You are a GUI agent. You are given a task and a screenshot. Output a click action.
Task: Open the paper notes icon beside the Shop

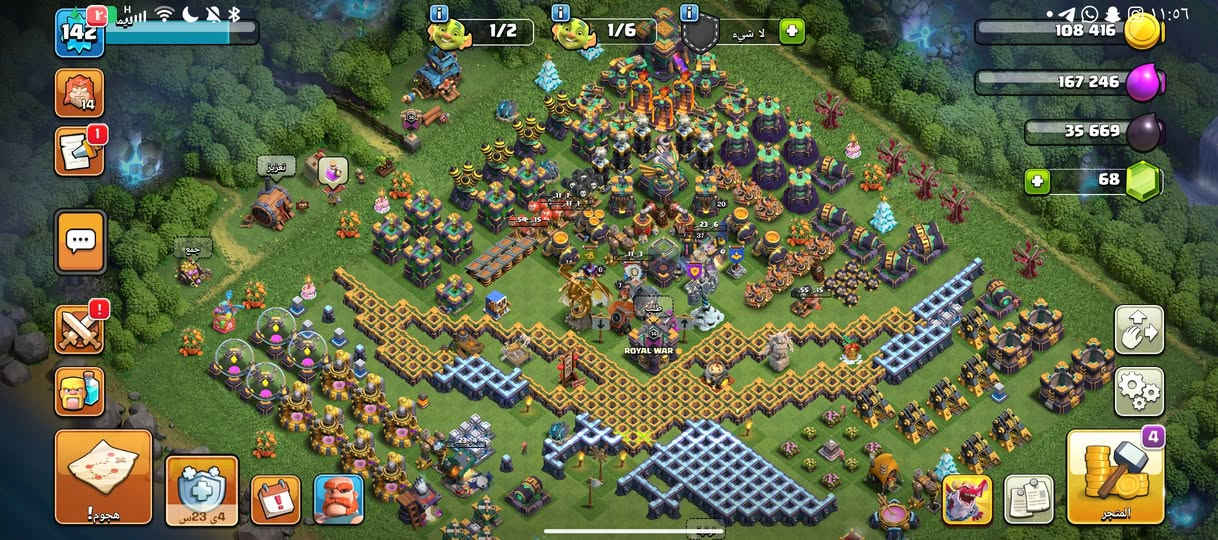1028,499
